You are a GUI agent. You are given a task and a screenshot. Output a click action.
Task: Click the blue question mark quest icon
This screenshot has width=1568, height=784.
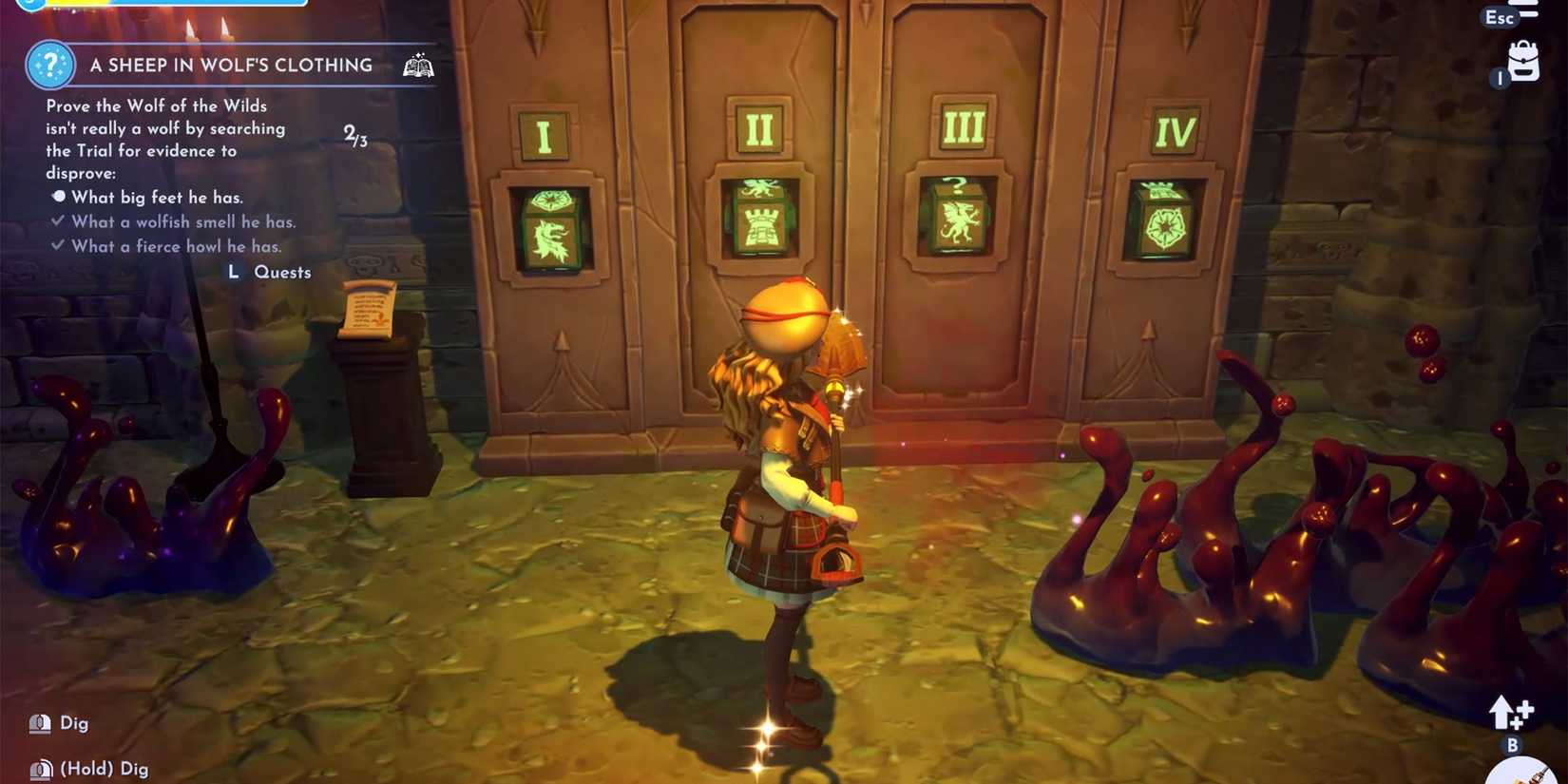click(49, 67)
